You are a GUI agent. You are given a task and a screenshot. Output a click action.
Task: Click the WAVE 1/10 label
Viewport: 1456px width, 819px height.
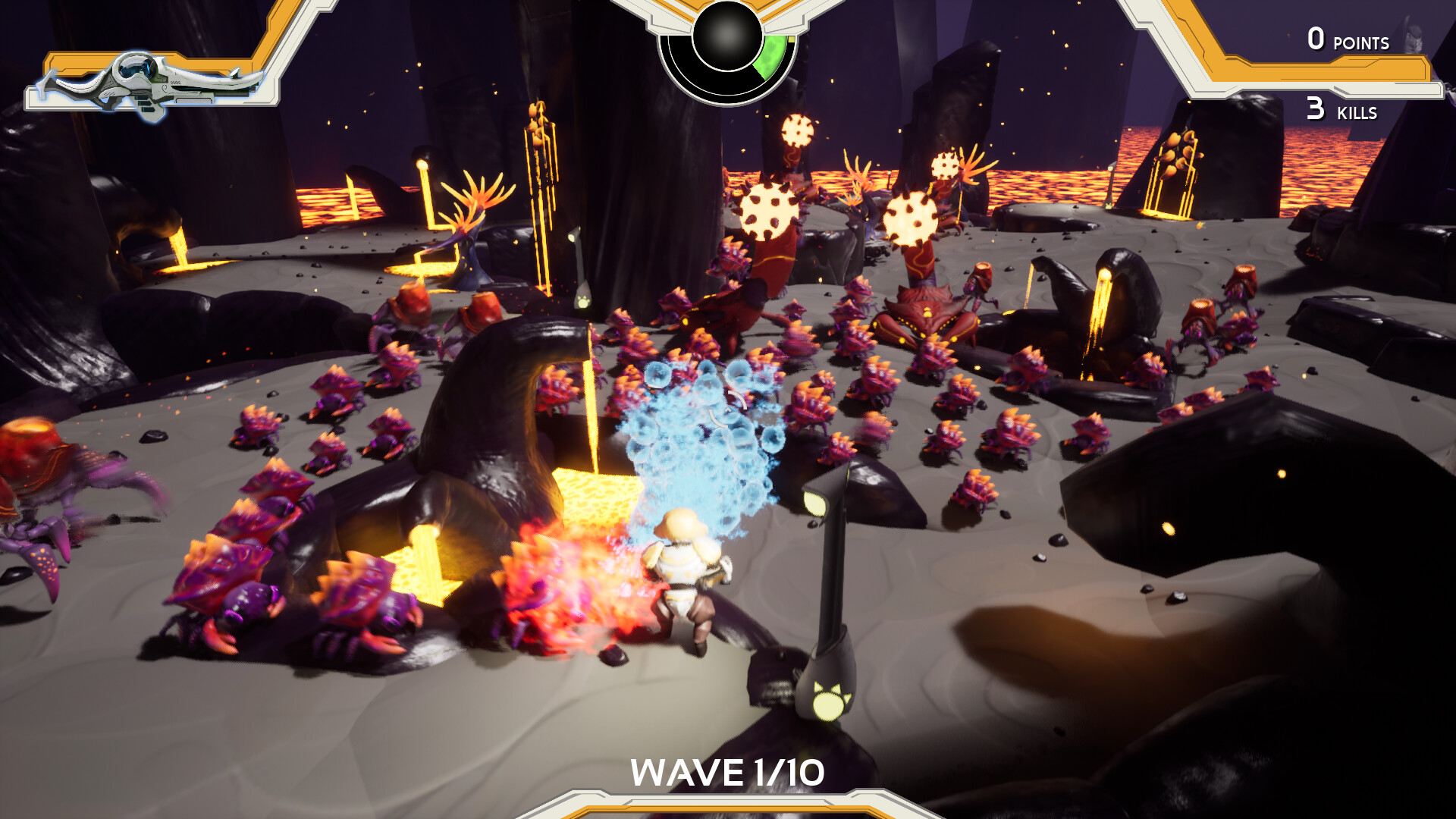728,772
